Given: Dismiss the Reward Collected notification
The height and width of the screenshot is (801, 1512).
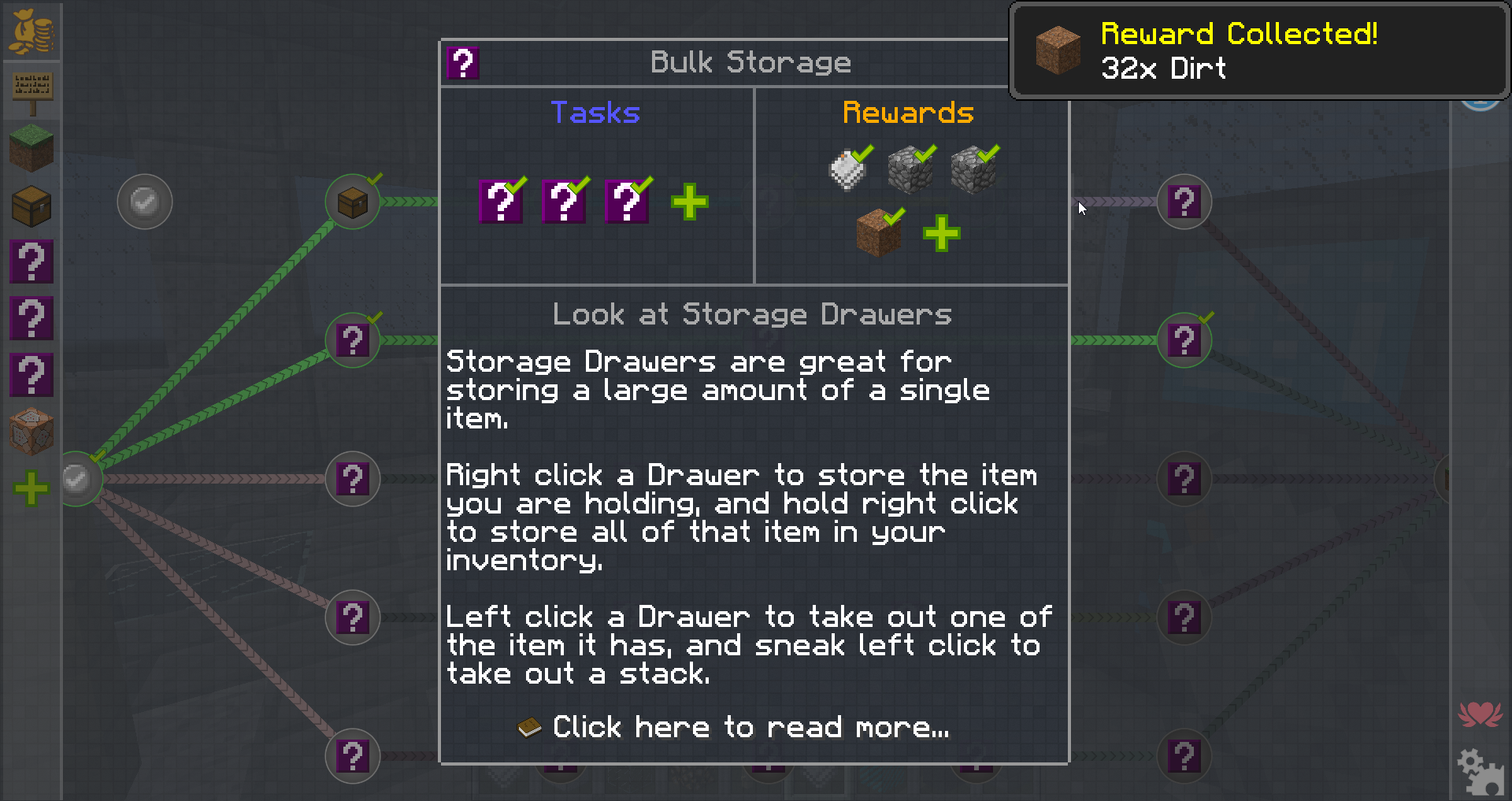Looking at the screenshot, I should point(1258,51).
